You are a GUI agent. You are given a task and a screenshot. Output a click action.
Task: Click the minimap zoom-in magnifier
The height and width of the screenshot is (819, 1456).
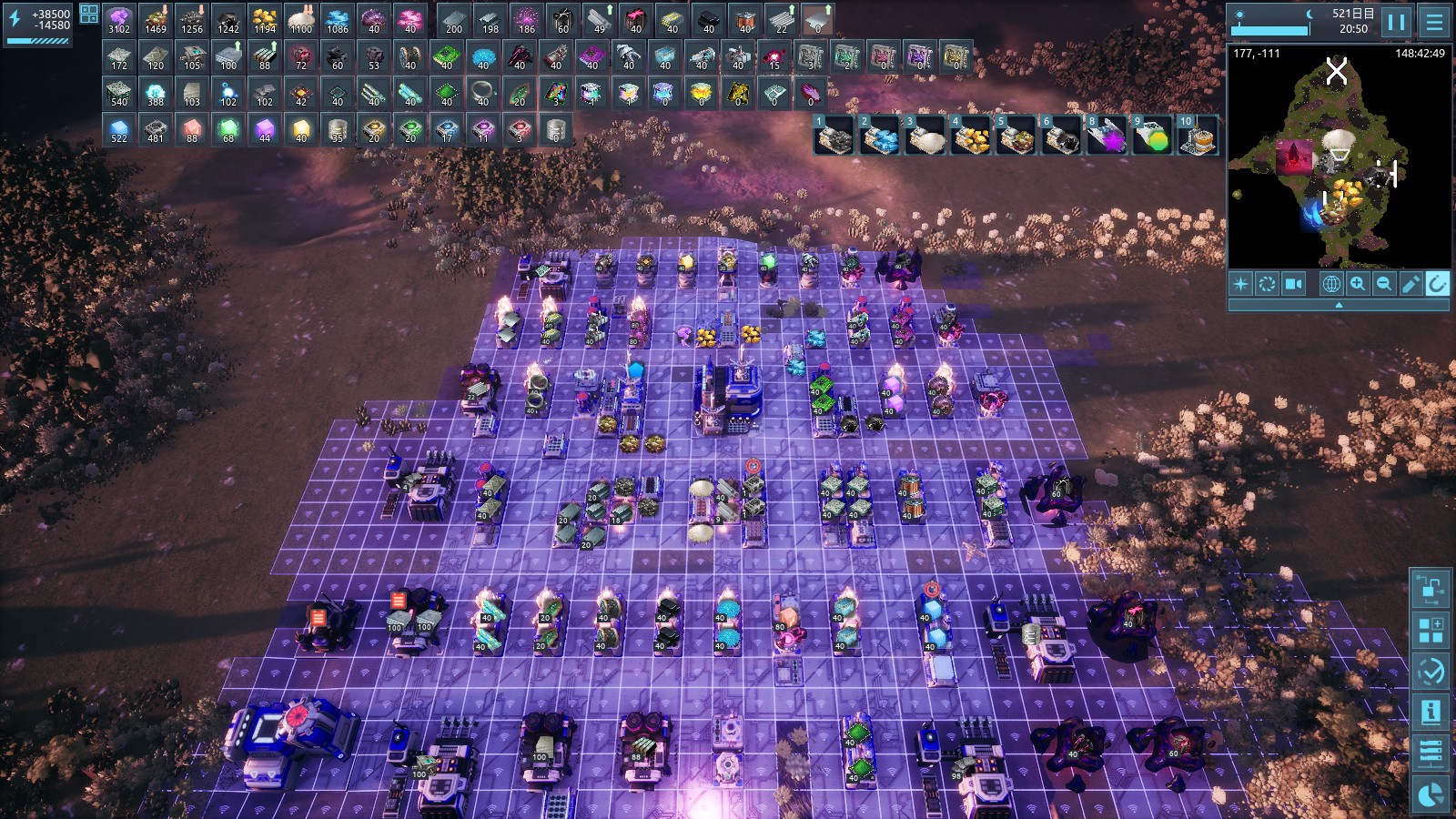[1358, 284]
